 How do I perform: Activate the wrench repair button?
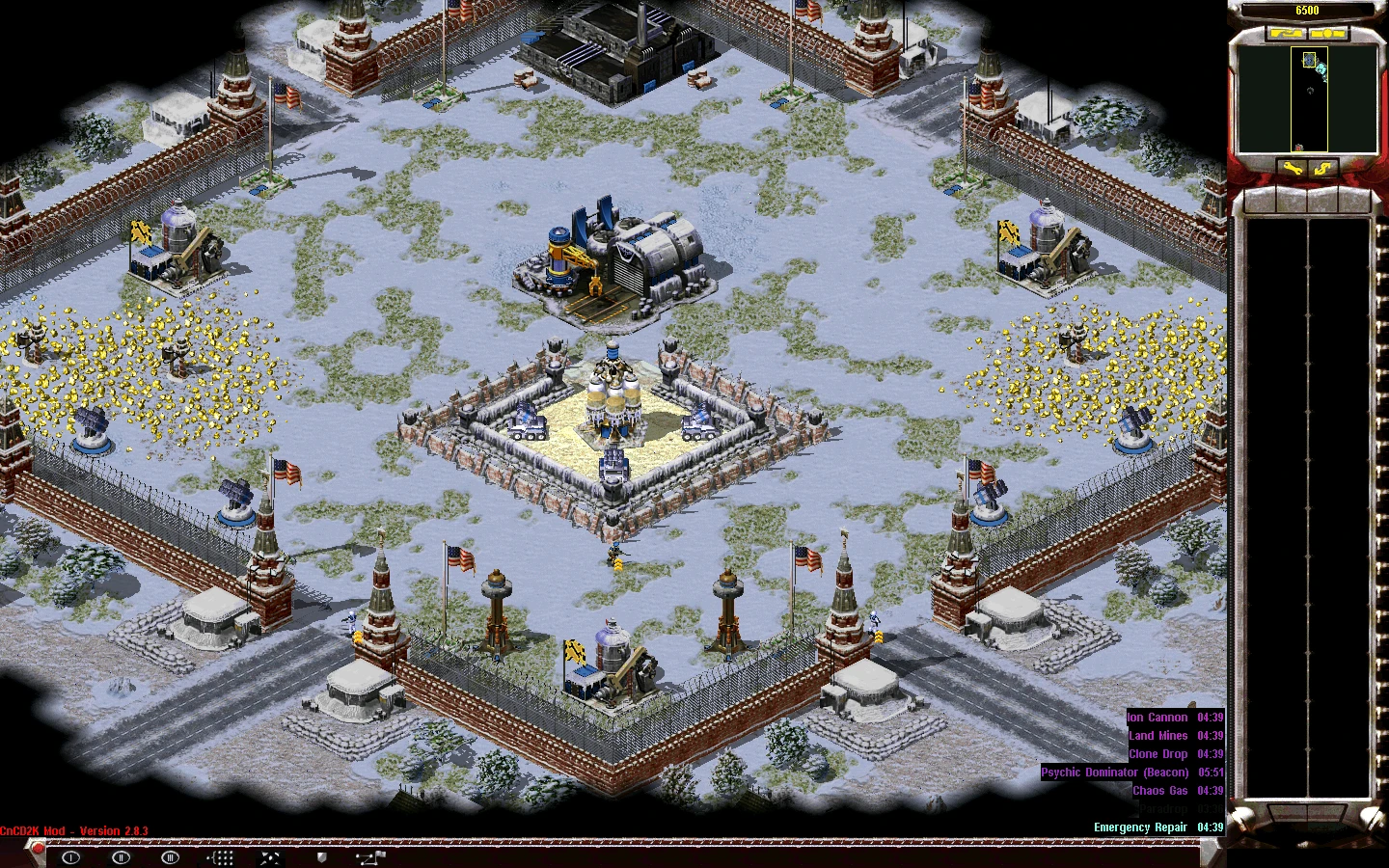1292,170
